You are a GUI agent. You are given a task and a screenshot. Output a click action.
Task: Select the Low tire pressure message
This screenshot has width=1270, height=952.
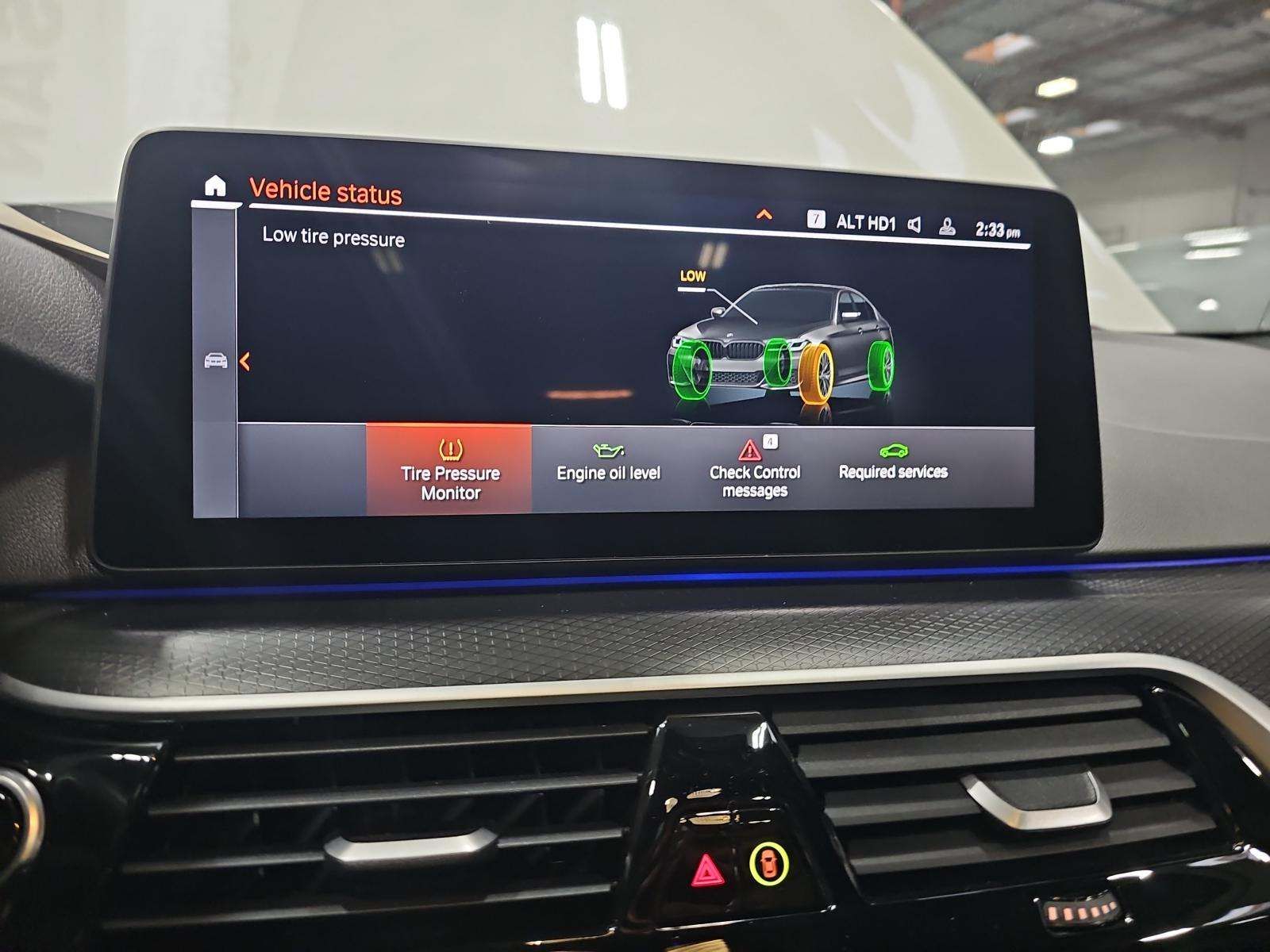(x=333, y=237)
